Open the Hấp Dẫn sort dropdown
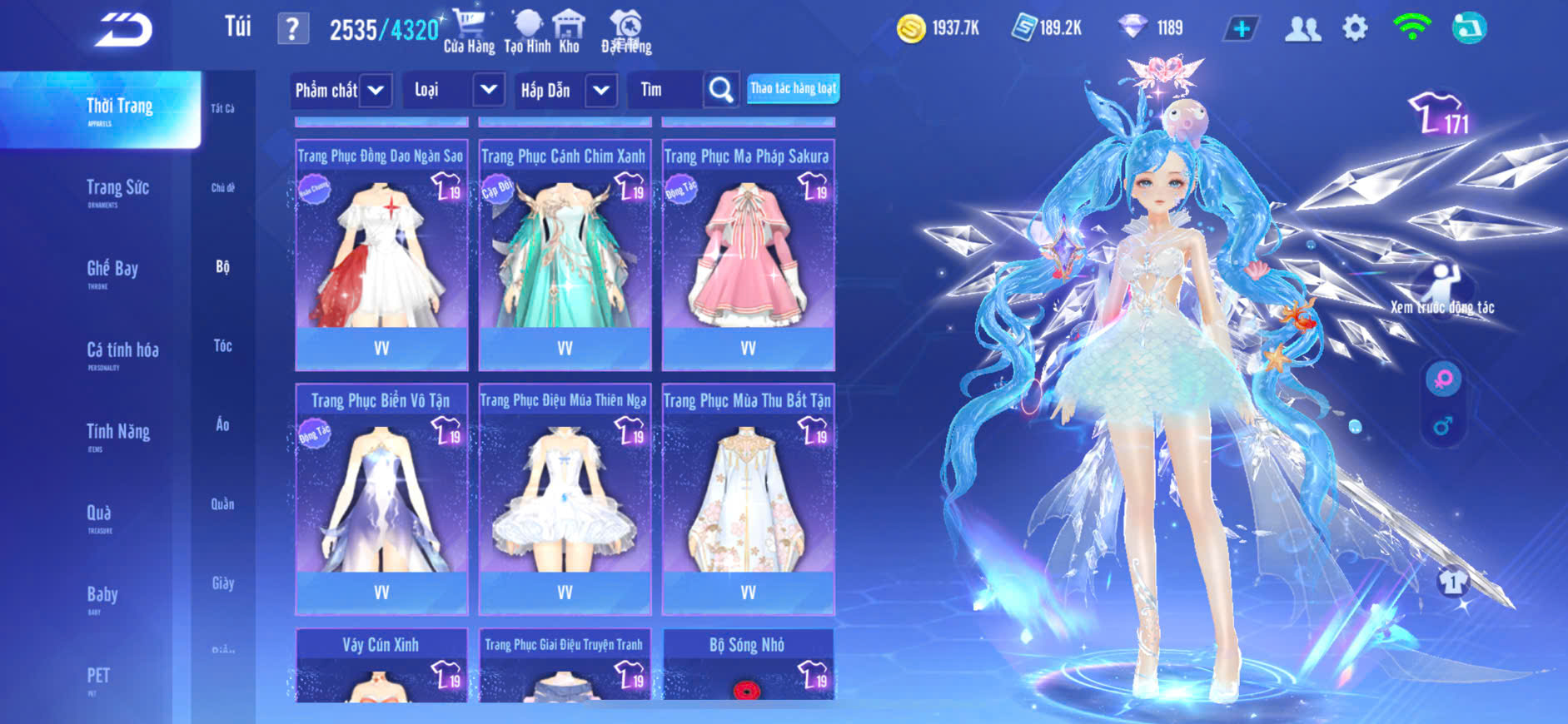Image resolution: width=1568 pixels, height=724 pixels. [x=600, y=90]
